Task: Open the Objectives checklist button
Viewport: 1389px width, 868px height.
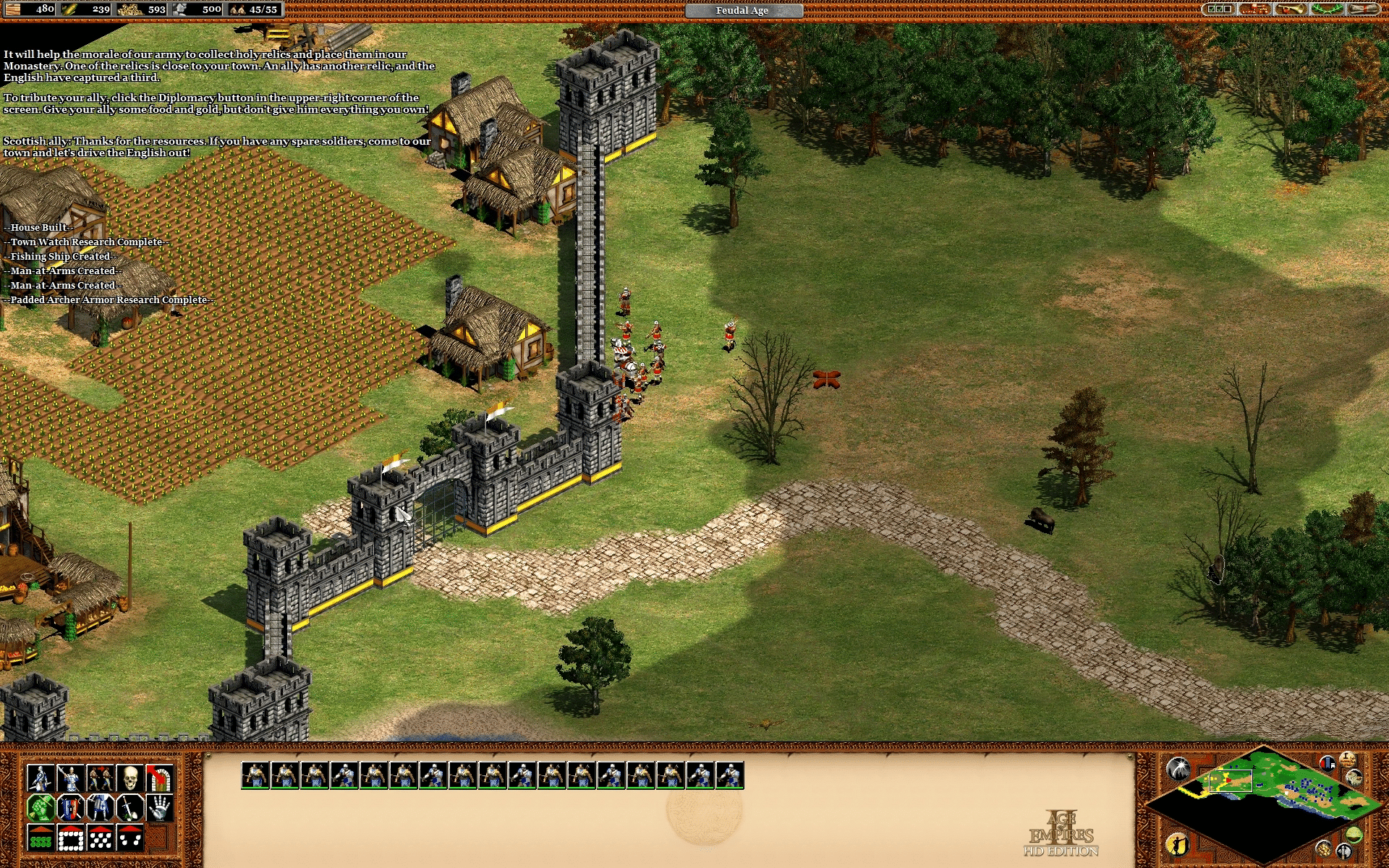Action: (x=1219, y=9)
